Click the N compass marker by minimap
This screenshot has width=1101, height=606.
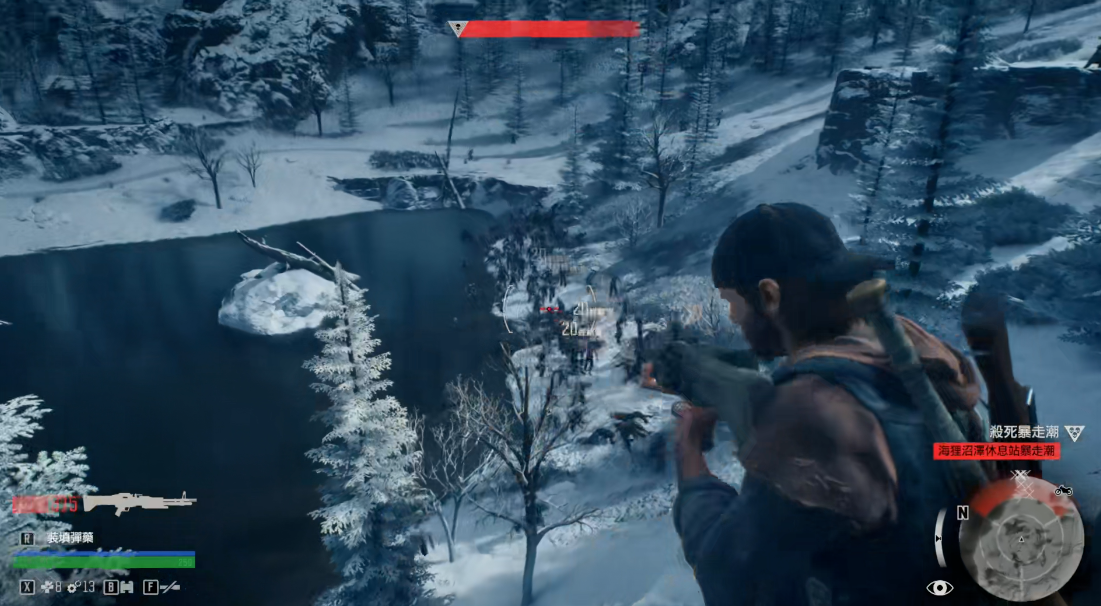[x=962, y=513]
